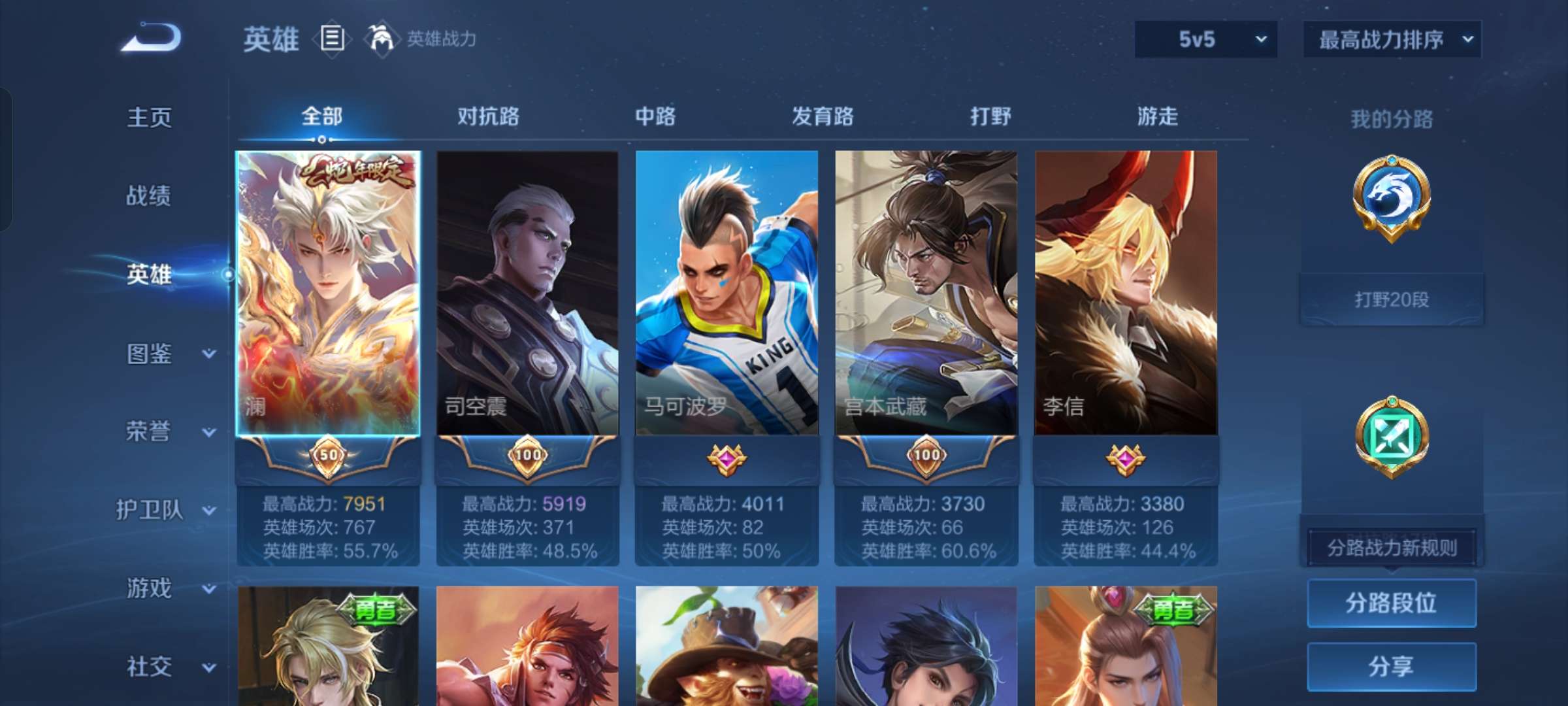Open the 打野 lane tab
This screenshot has height=706, width=1568.
991,116
